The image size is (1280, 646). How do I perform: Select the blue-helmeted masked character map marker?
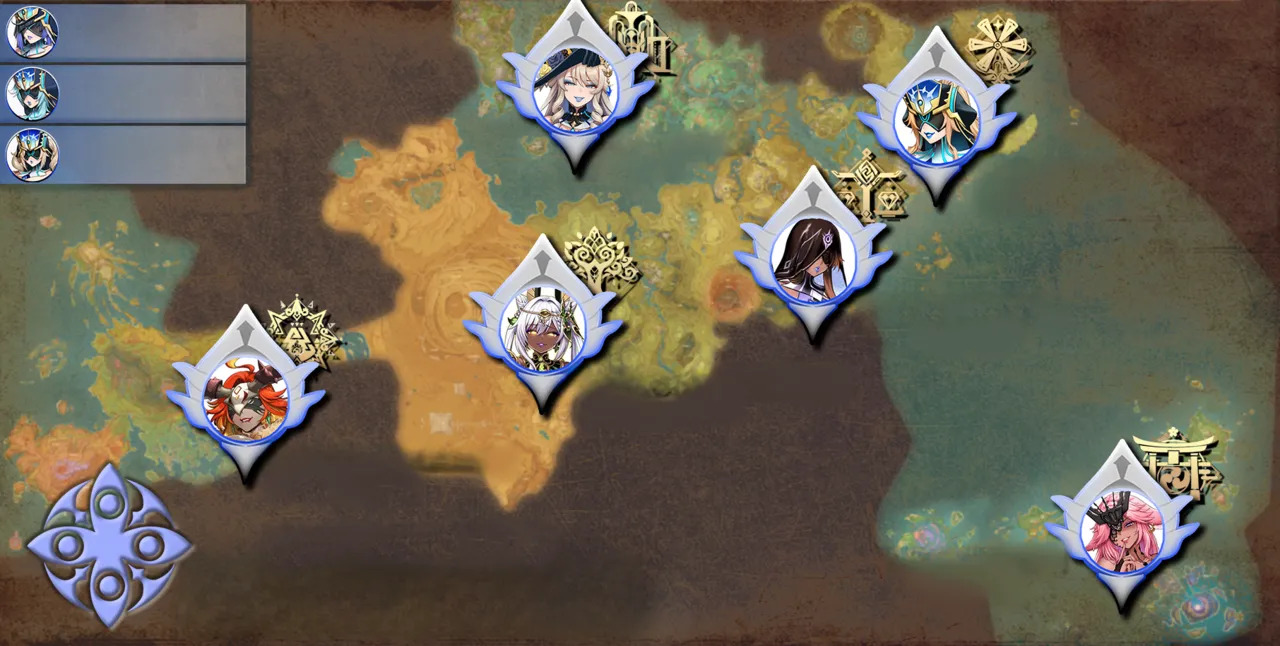tap(936, 119)
